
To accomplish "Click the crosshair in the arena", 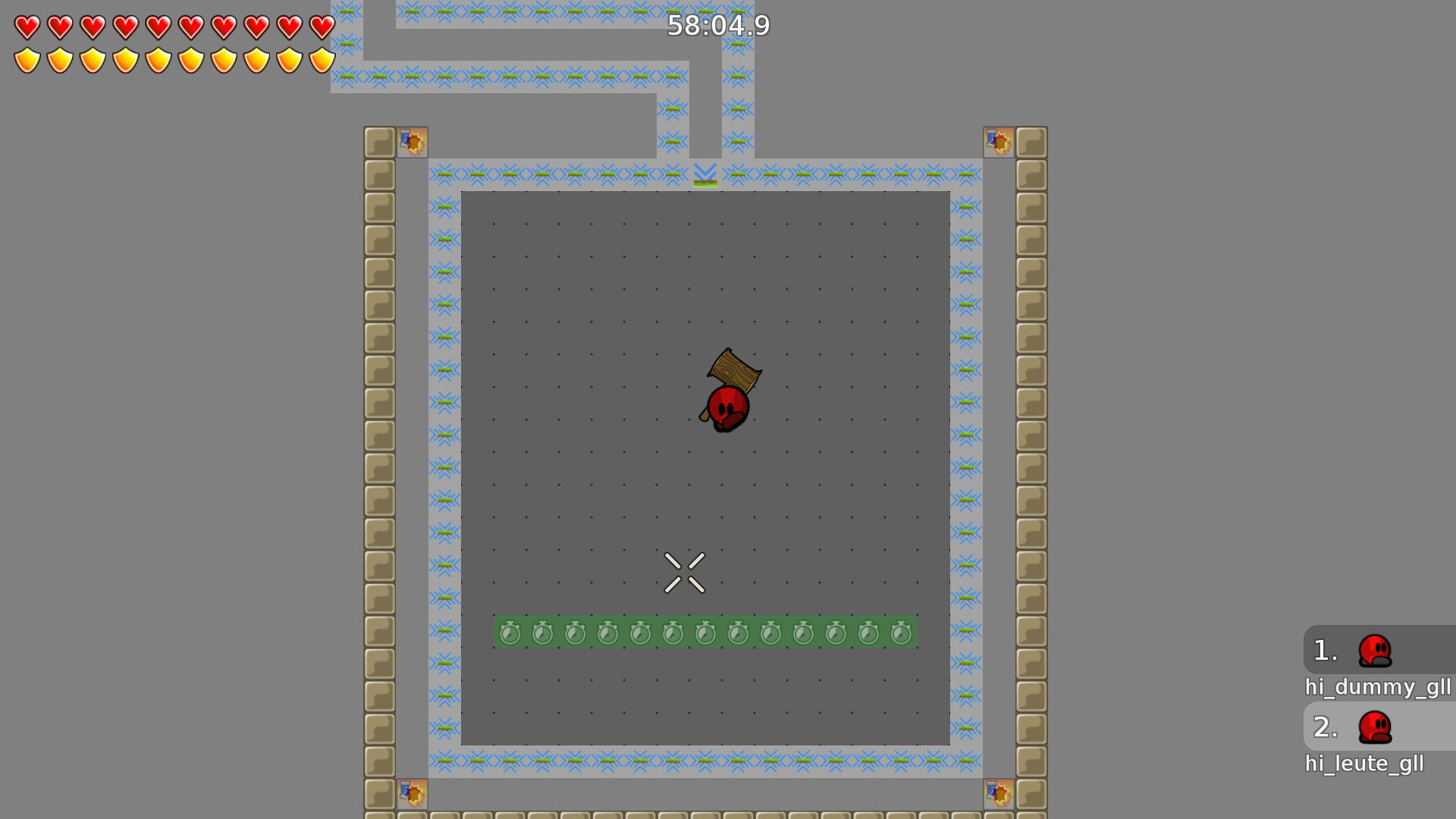I will 685,572.
